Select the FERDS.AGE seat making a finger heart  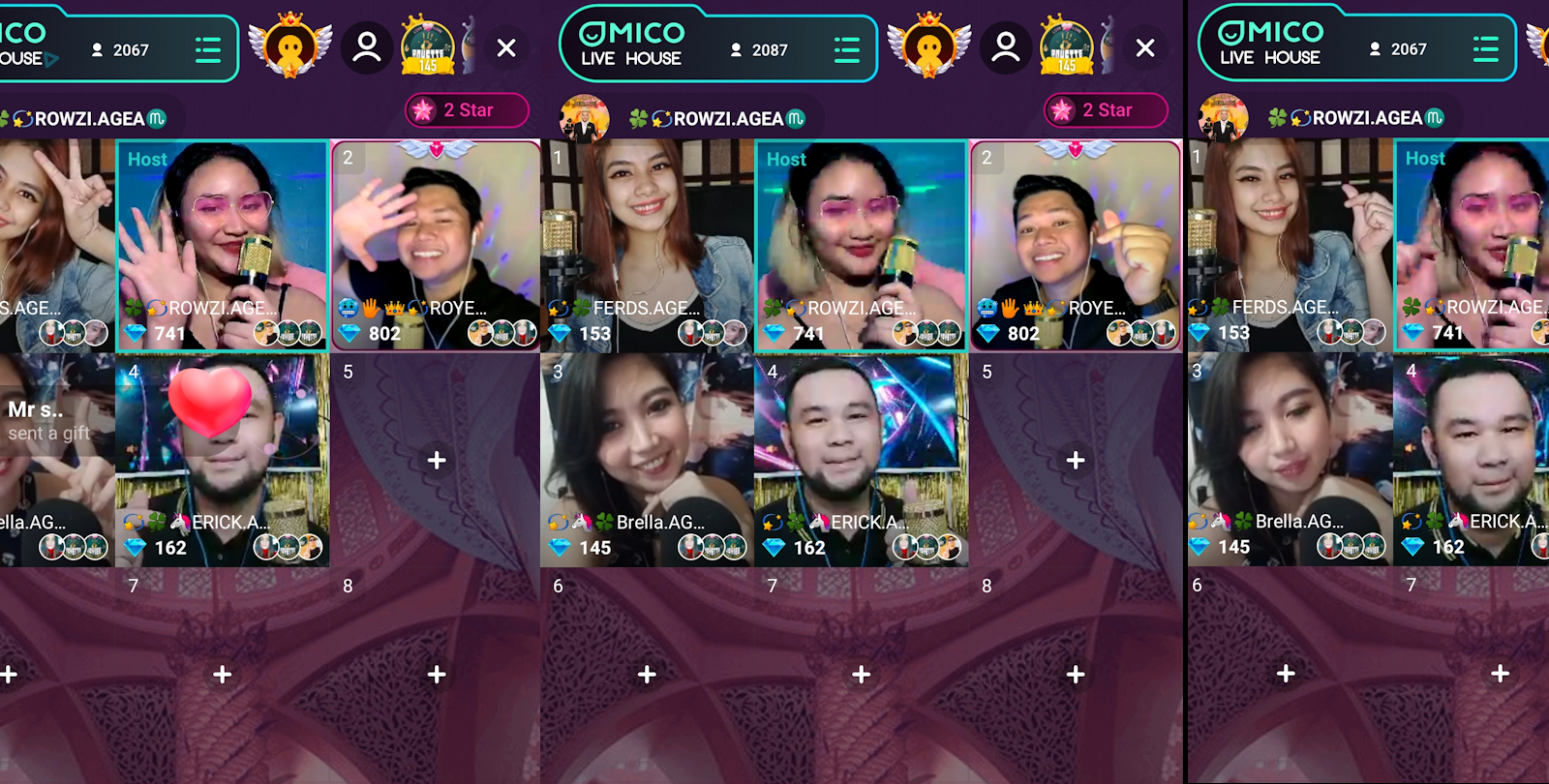(1291, 244)
